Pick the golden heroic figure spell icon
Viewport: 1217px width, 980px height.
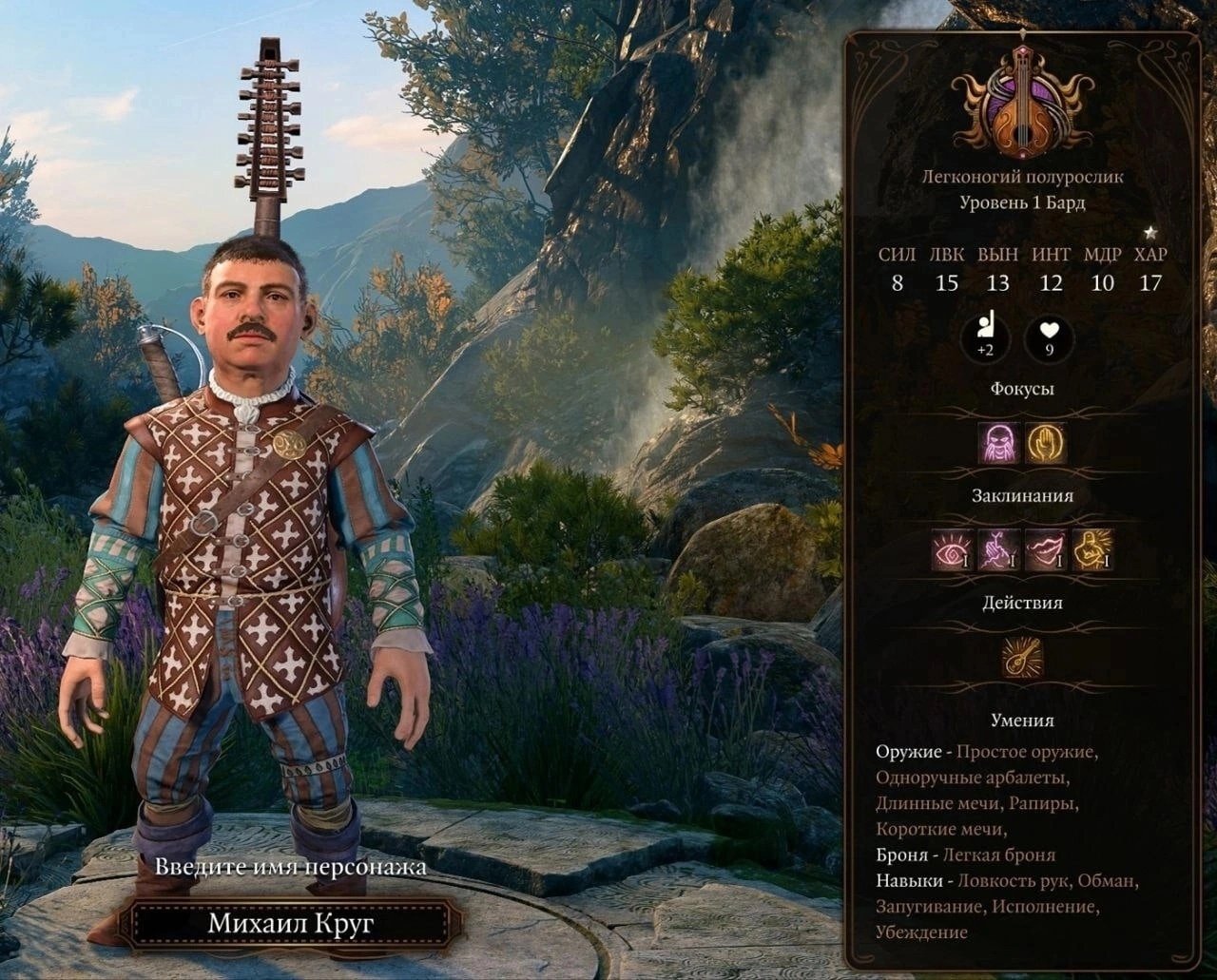coord(1092,550)
